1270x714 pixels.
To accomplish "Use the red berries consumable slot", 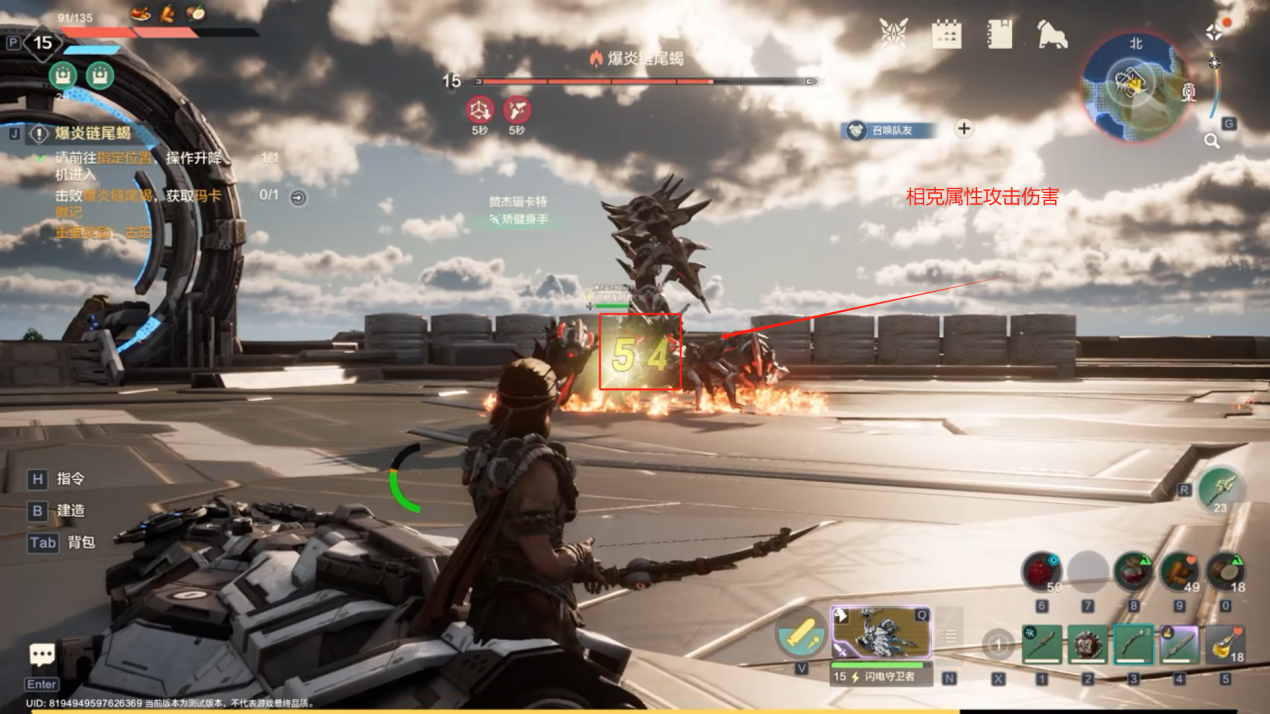I will (x=1042, y=572).
